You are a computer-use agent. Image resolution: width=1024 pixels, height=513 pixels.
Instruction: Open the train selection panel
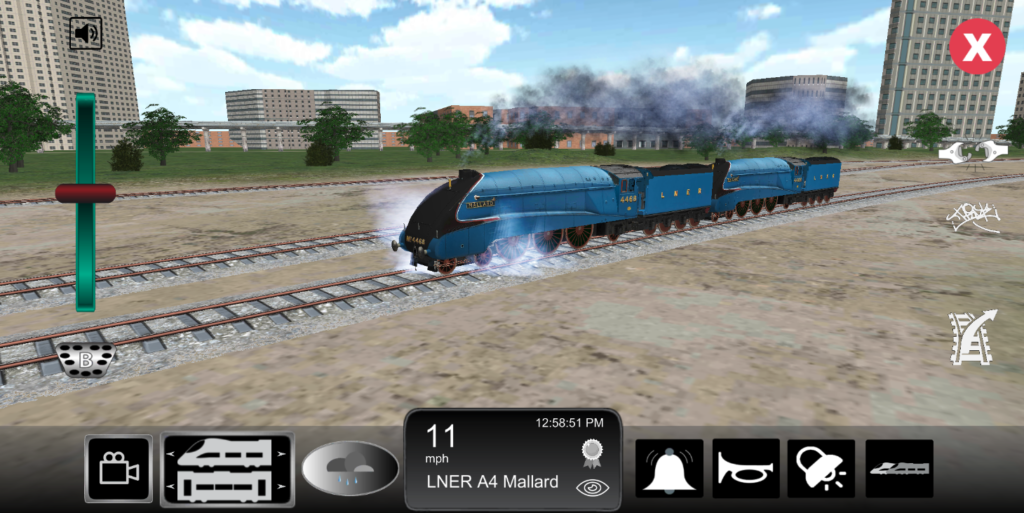click(227, 469)
